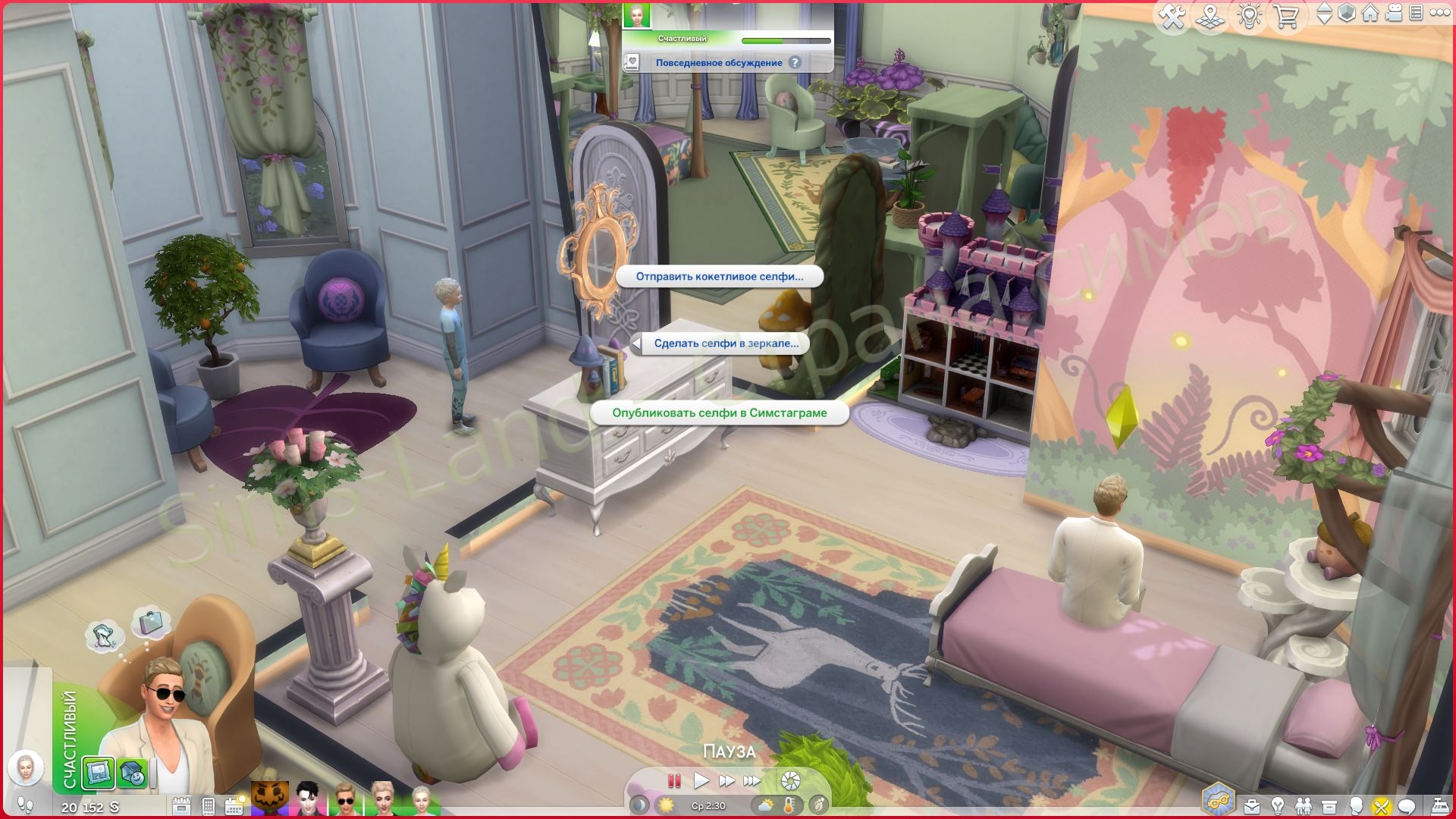Viewport: 1456px width, 819px height.
Task: Open the three-dots game options menu
Action: click(1439, 13)
